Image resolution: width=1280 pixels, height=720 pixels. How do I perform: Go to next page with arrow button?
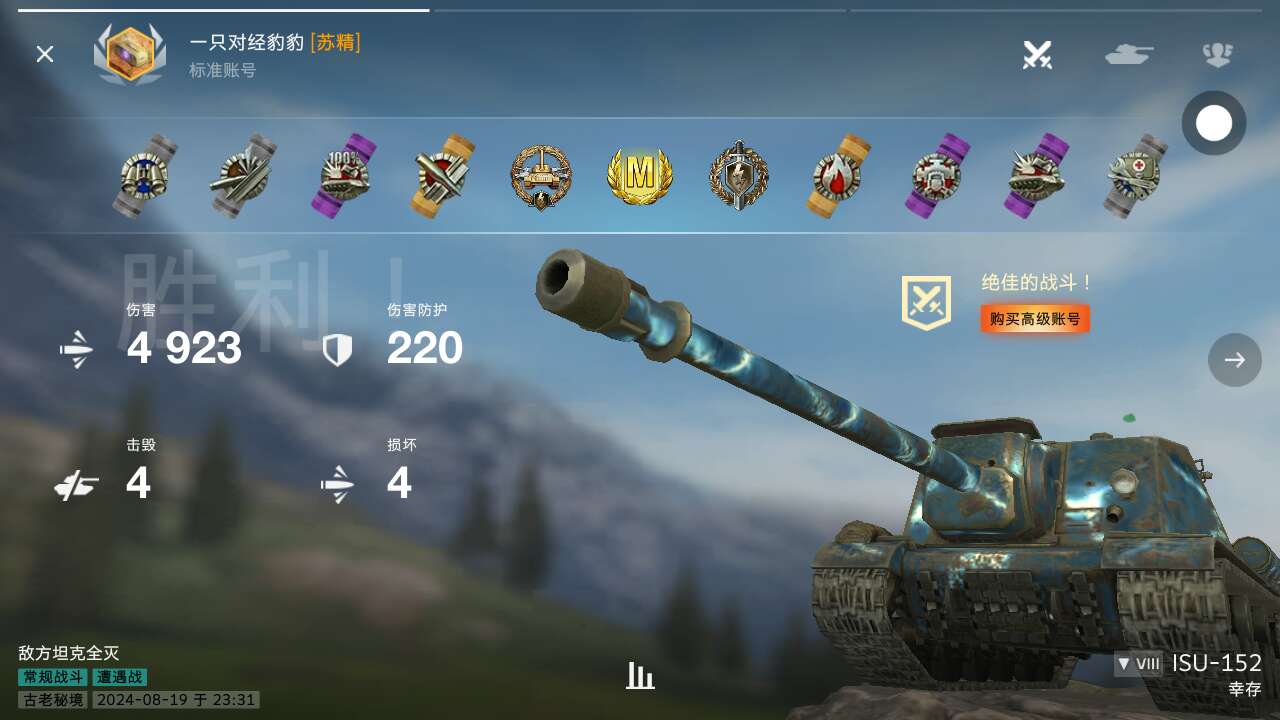click(x=1235, y=360)
